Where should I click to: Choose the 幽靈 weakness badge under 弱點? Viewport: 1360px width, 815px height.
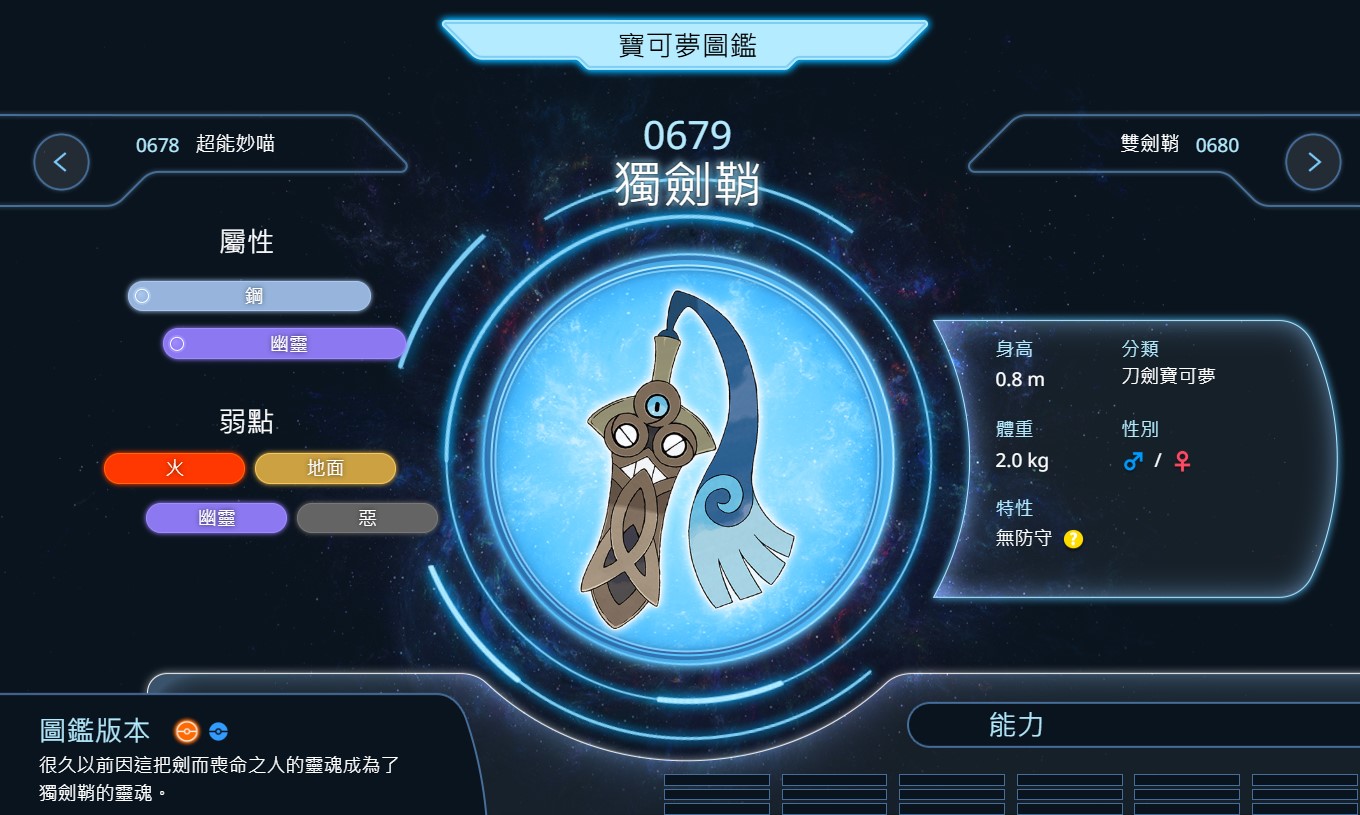(216, 518)
